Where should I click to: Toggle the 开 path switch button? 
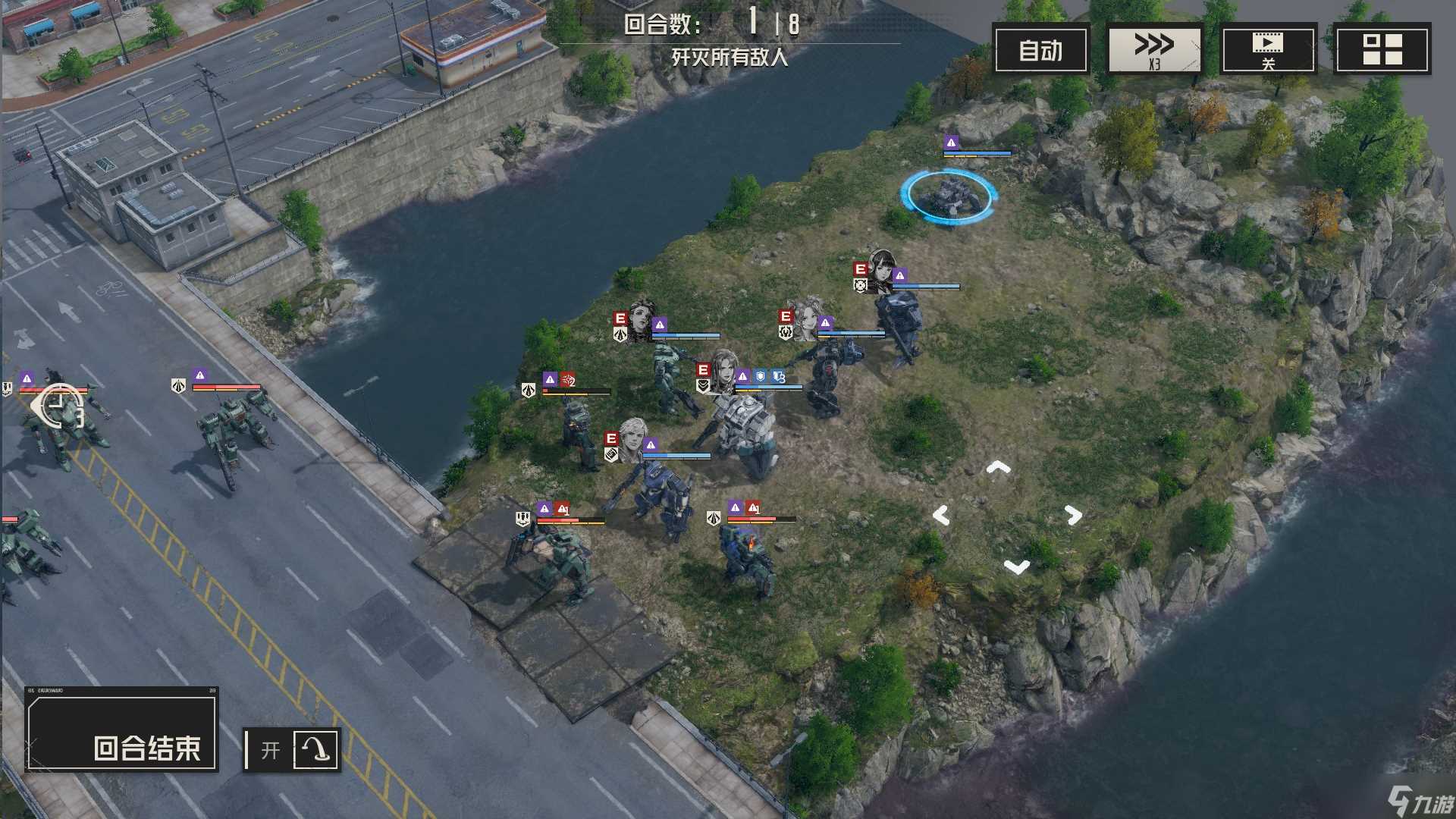point(292,749)
